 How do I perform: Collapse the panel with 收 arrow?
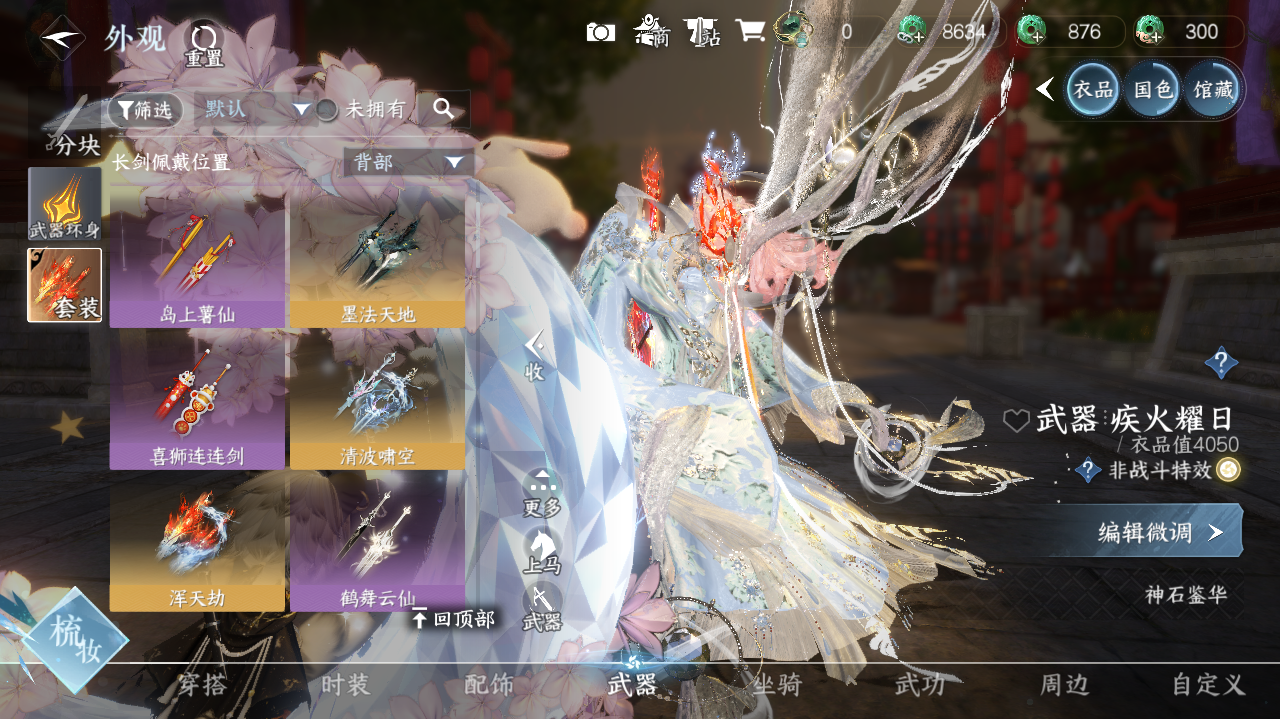point(535,355)
